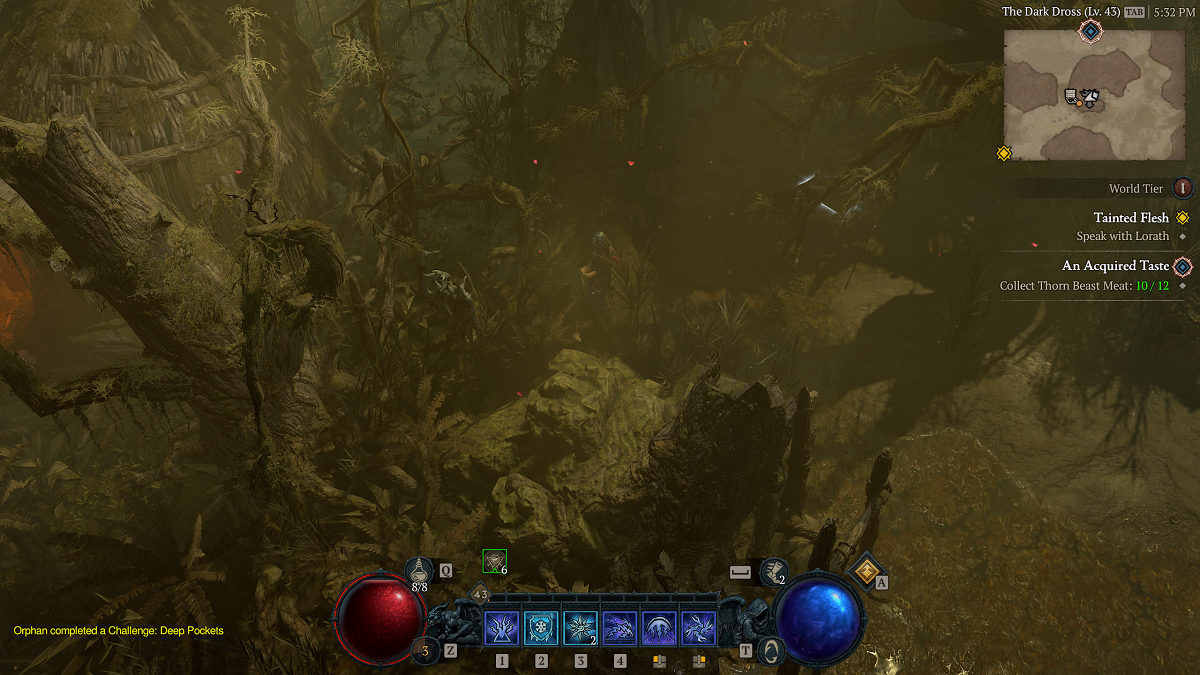Select the An Acquired Taste quest tracker
This screenshot has width=1200, height=675.
click(x=1115, y=266)
